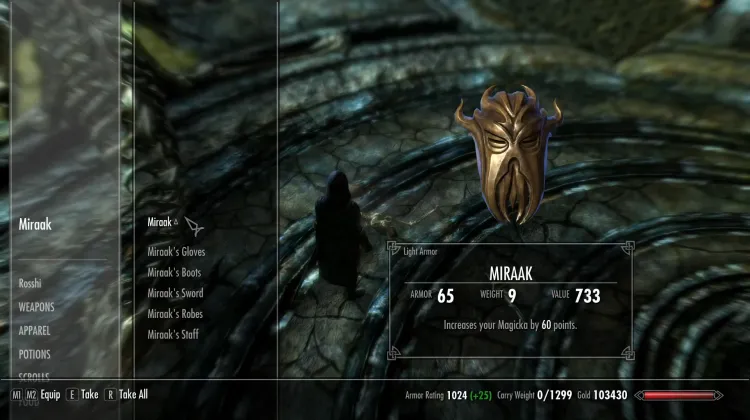Choose Miraak's Staff in the list
This screenshot has width=750, height=420.
pos(173,335)
